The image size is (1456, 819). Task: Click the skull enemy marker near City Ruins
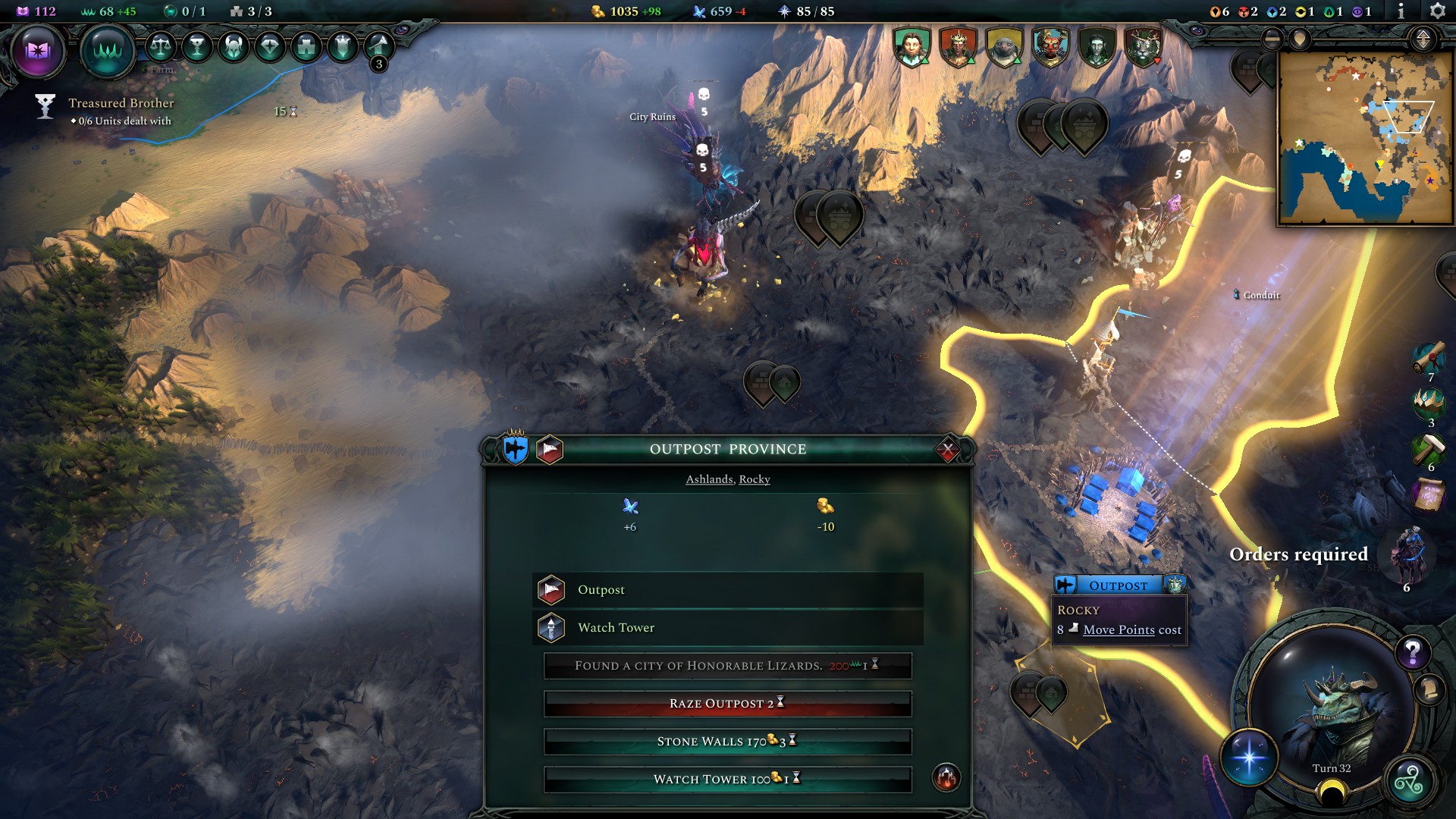[704, 96]
